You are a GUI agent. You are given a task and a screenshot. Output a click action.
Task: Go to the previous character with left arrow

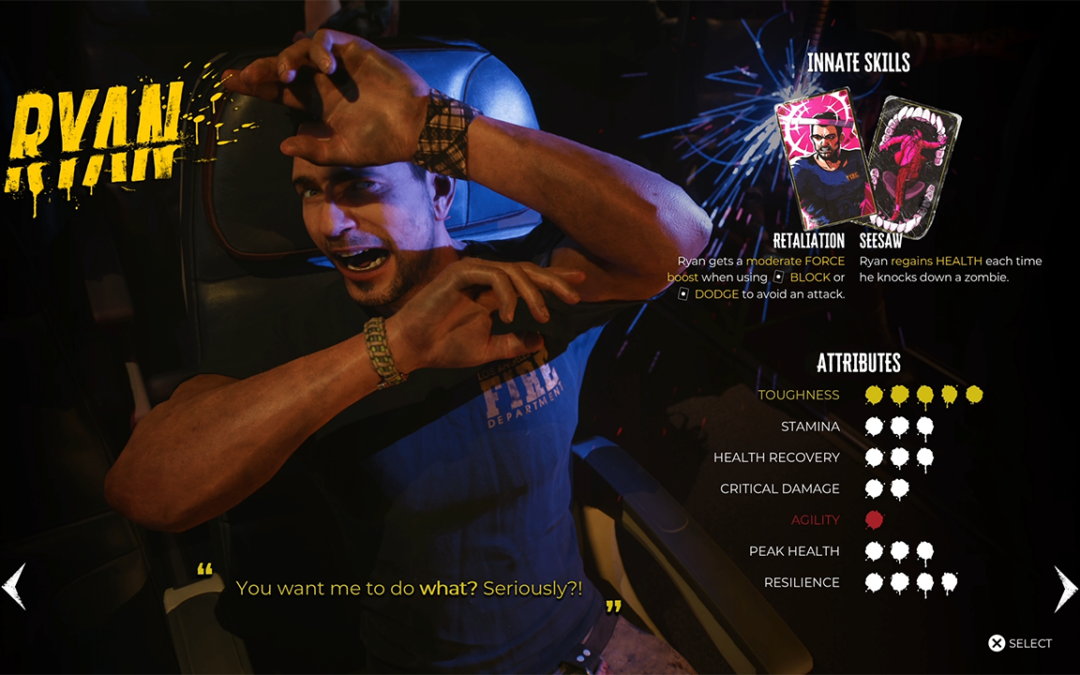point(14,587)
